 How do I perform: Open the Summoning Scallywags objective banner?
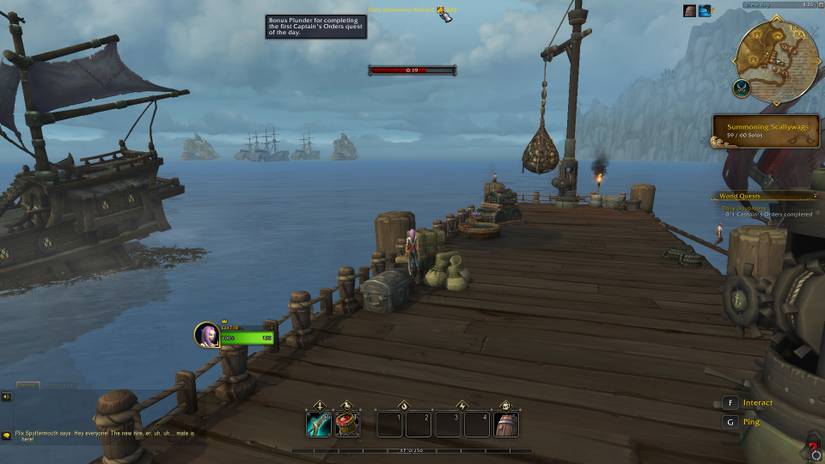(765, 131)
